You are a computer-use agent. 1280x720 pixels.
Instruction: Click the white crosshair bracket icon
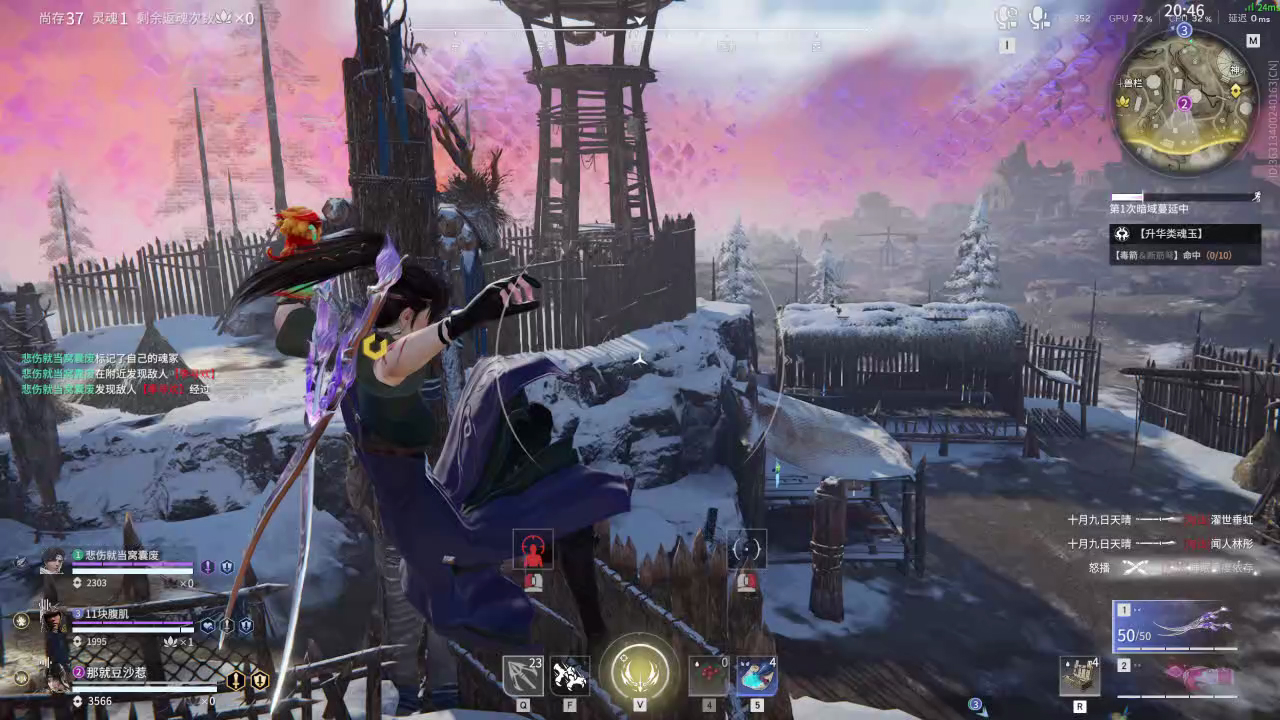(x=747, y=549)
